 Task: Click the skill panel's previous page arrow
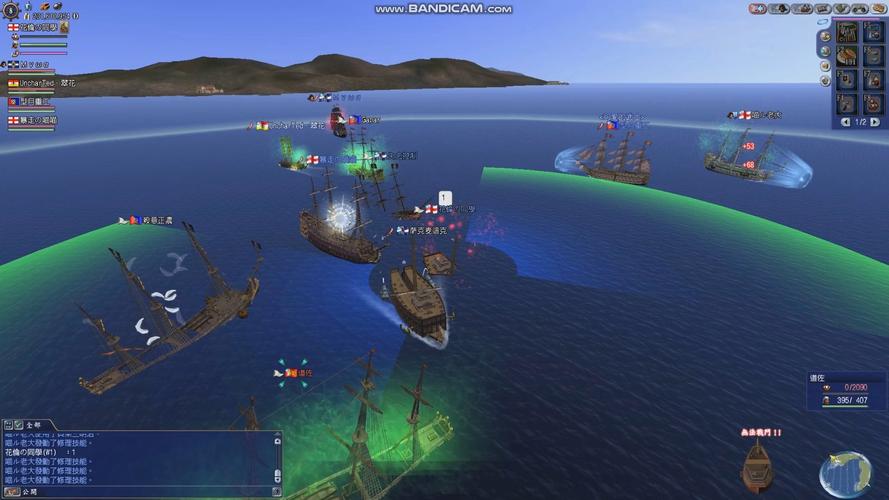coord(845,122)
